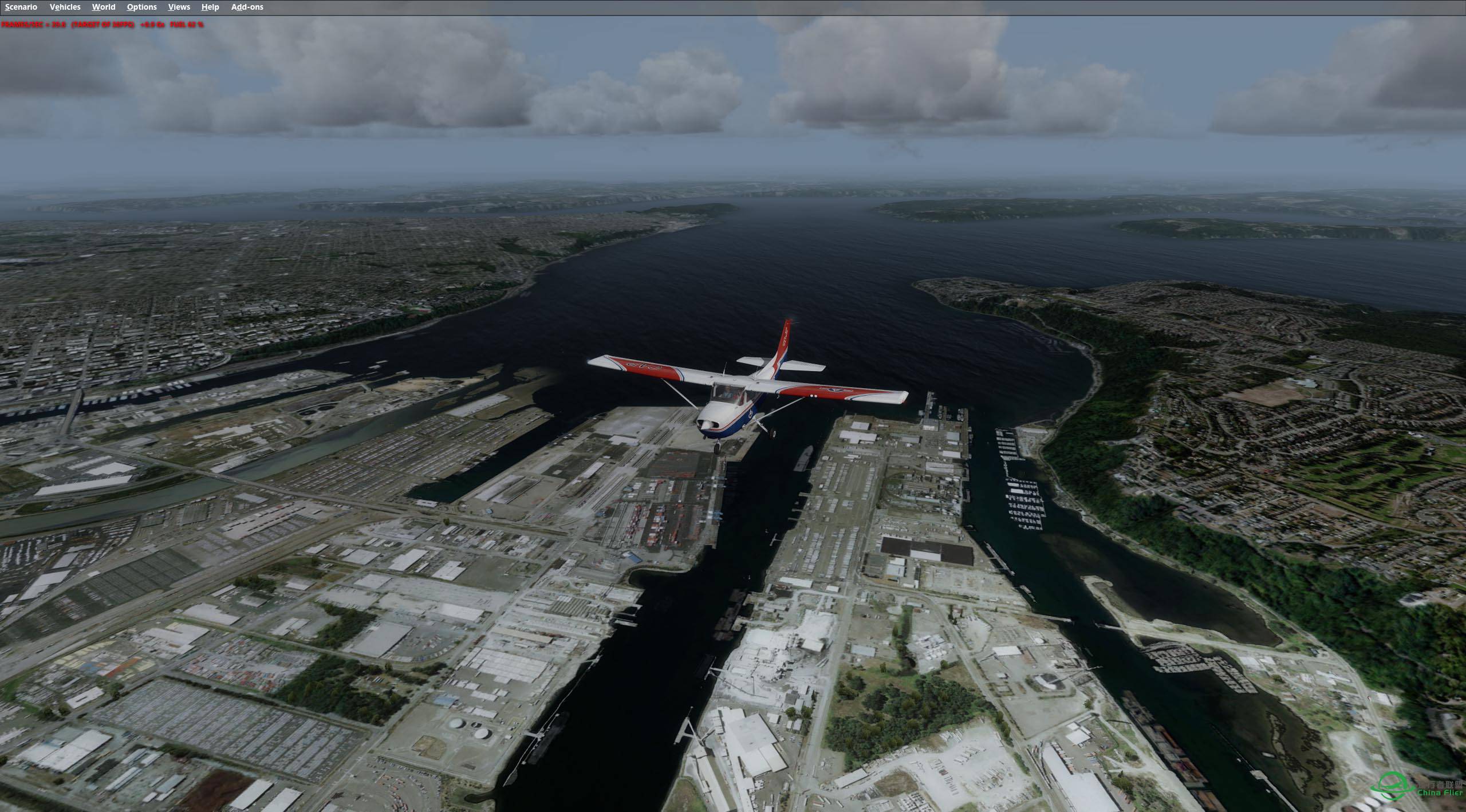Select the Add-ons menu
This screenshot has height=812, width=1466.
pos(247,7)
